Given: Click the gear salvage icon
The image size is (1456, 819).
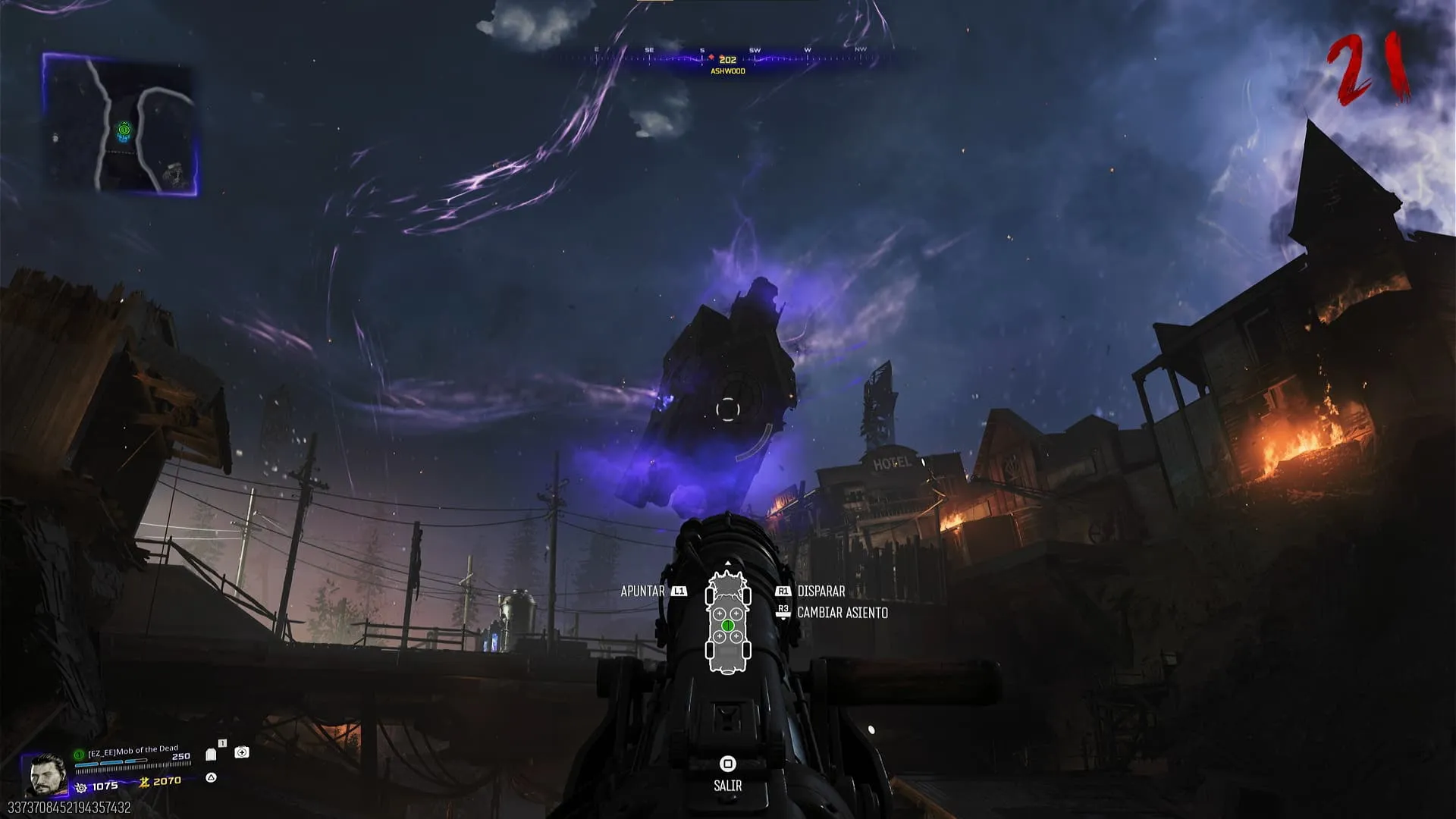Looking at the screenshot, I should click(x=81, y=788).
